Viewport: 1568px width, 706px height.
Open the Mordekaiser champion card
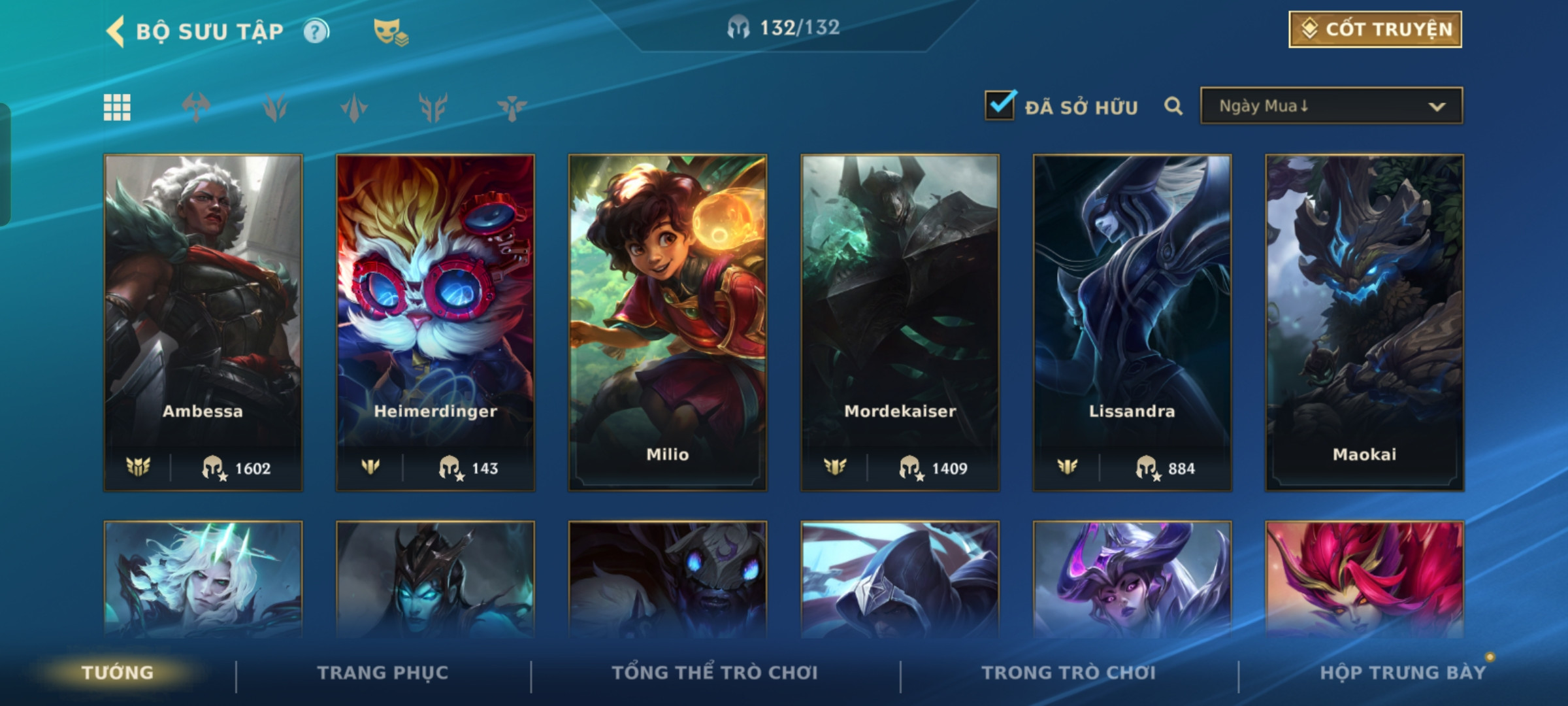[900, 322]
